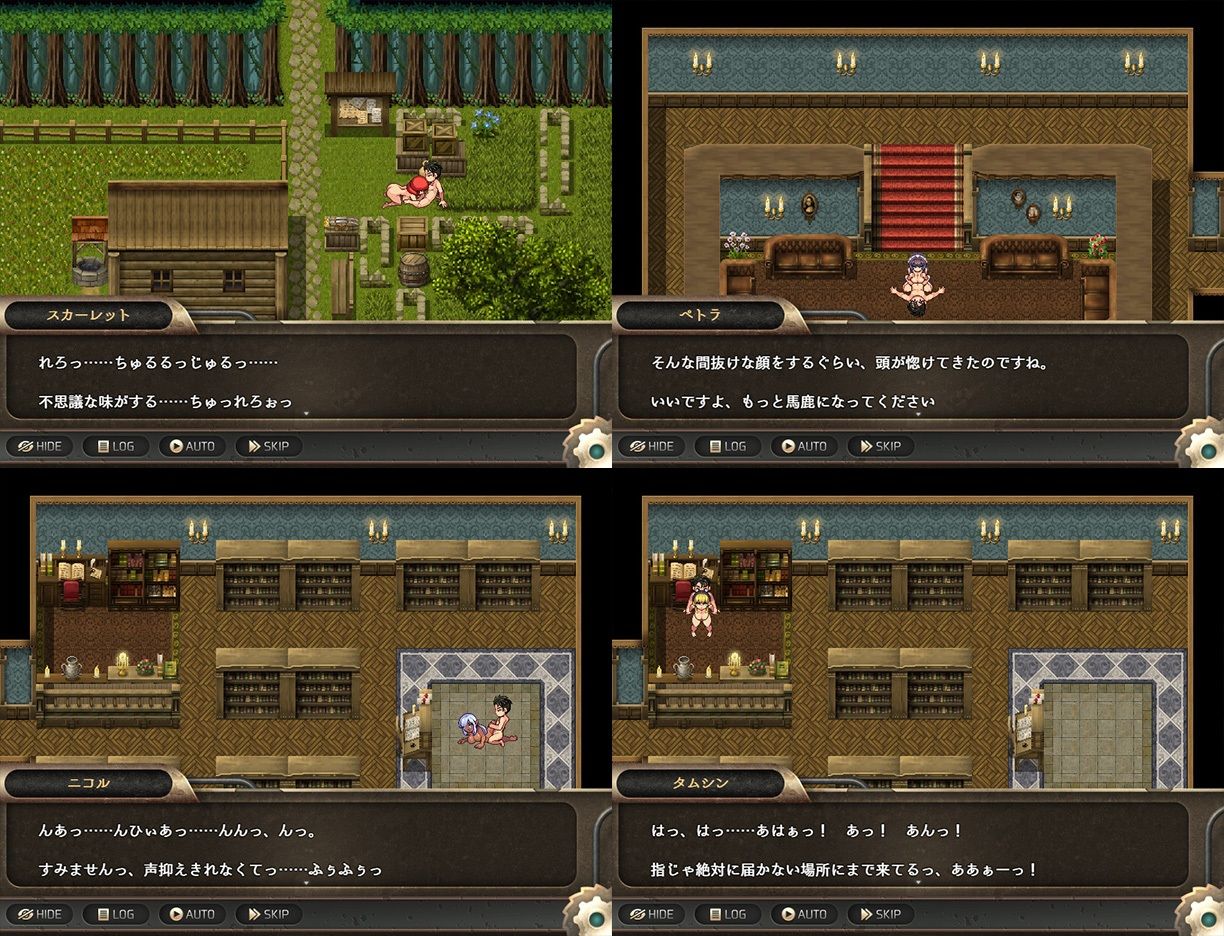Open the LOG below スカーレット's dialogue
The width and height of the screenshot is (1224, 936).
(x=115, y=446)
